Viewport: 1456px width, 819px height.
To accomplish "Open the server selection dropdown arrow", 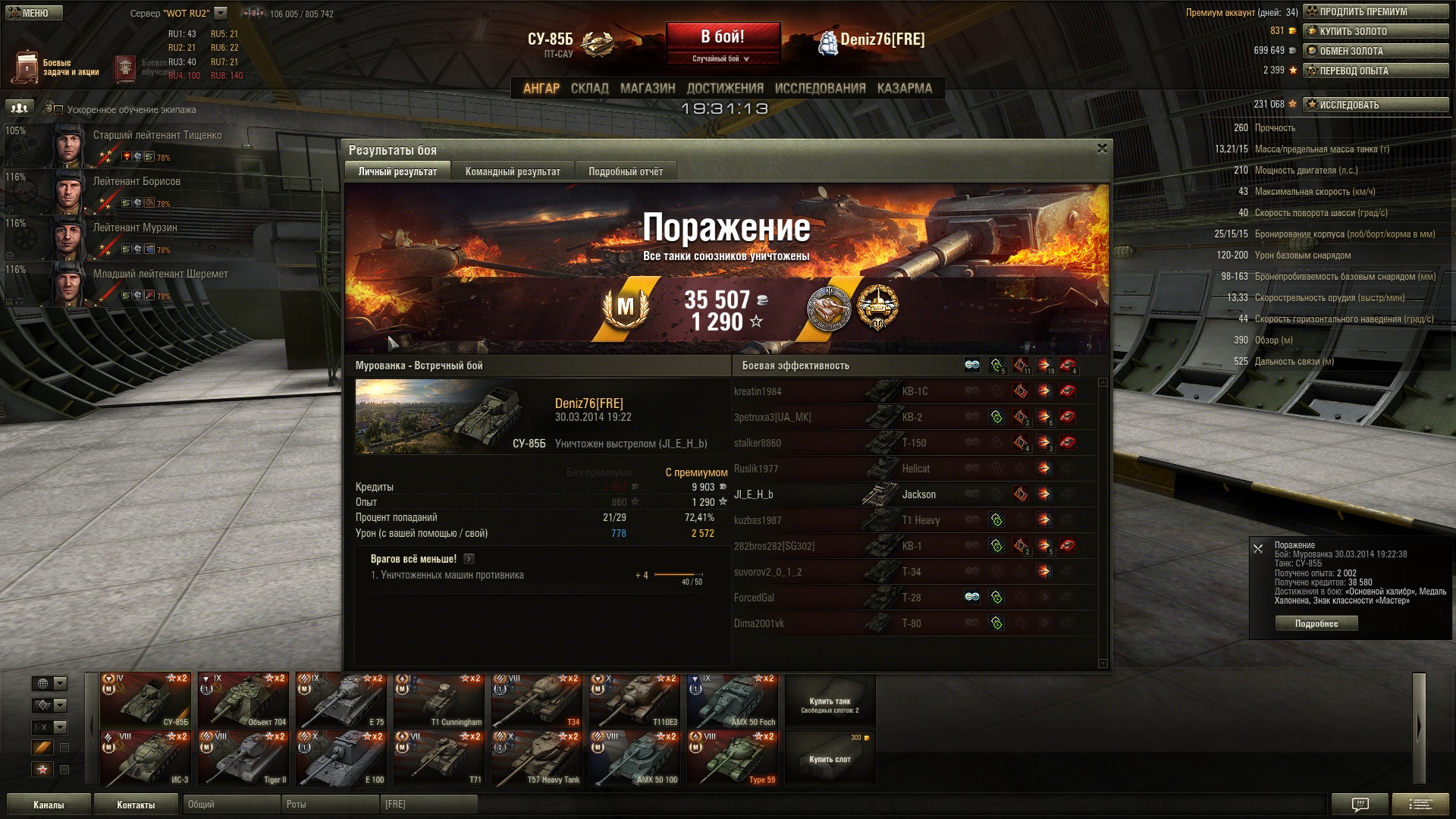I will tap(221, 13).
